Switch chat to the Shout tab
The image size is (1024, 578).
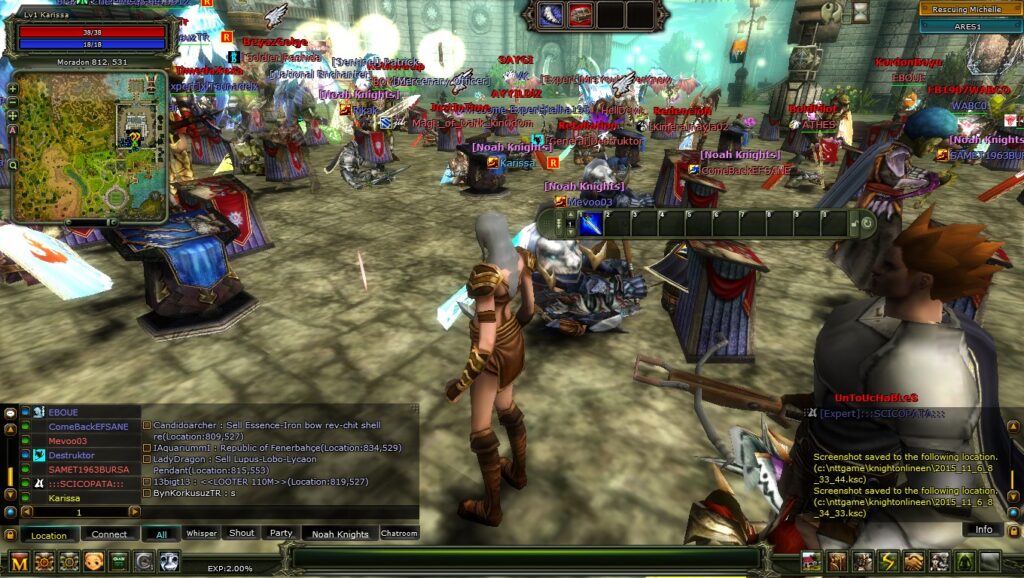click(242, 534)
